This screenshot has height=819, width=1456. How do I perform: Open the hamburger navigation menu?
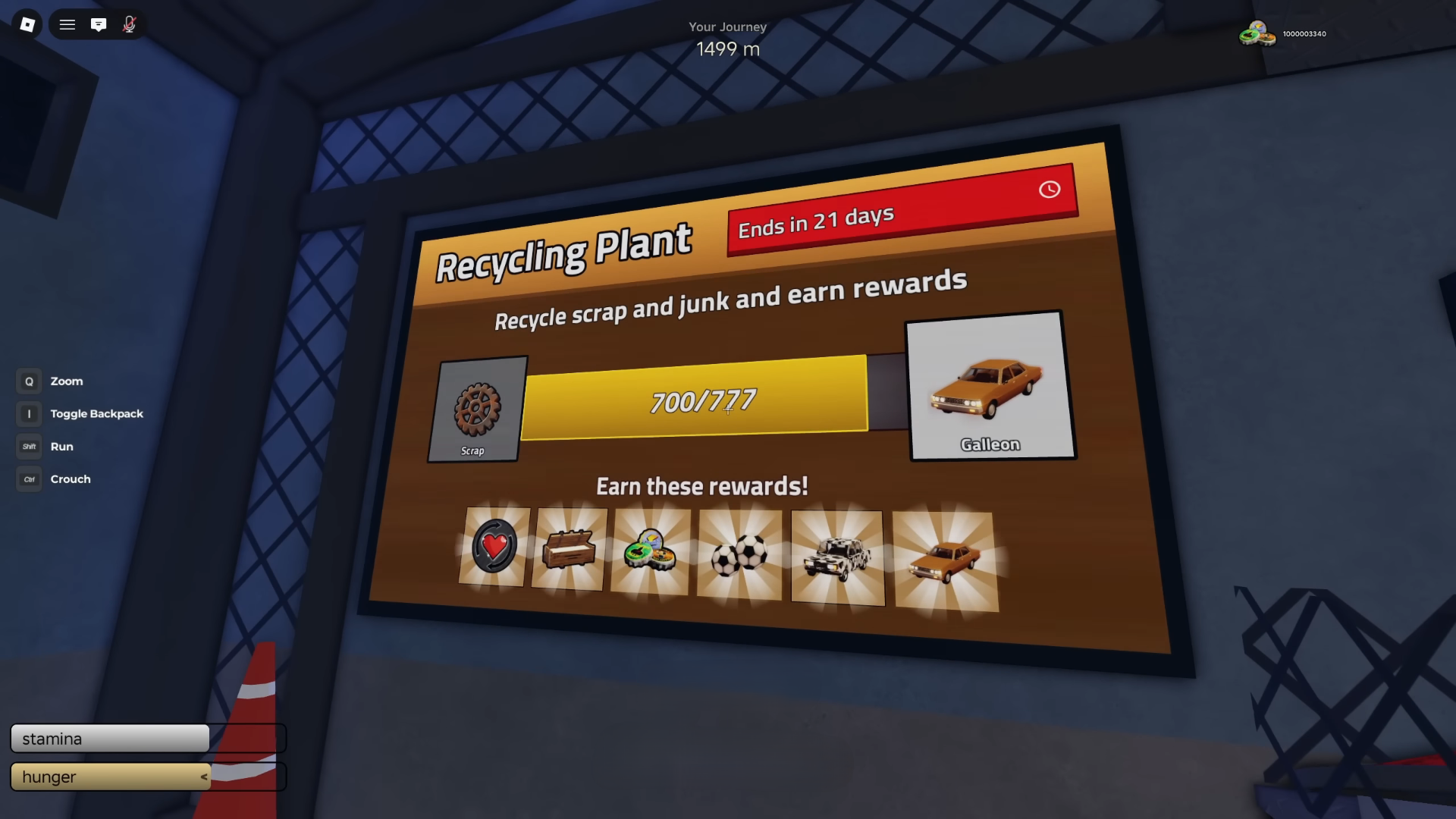[x=67, y=24]
